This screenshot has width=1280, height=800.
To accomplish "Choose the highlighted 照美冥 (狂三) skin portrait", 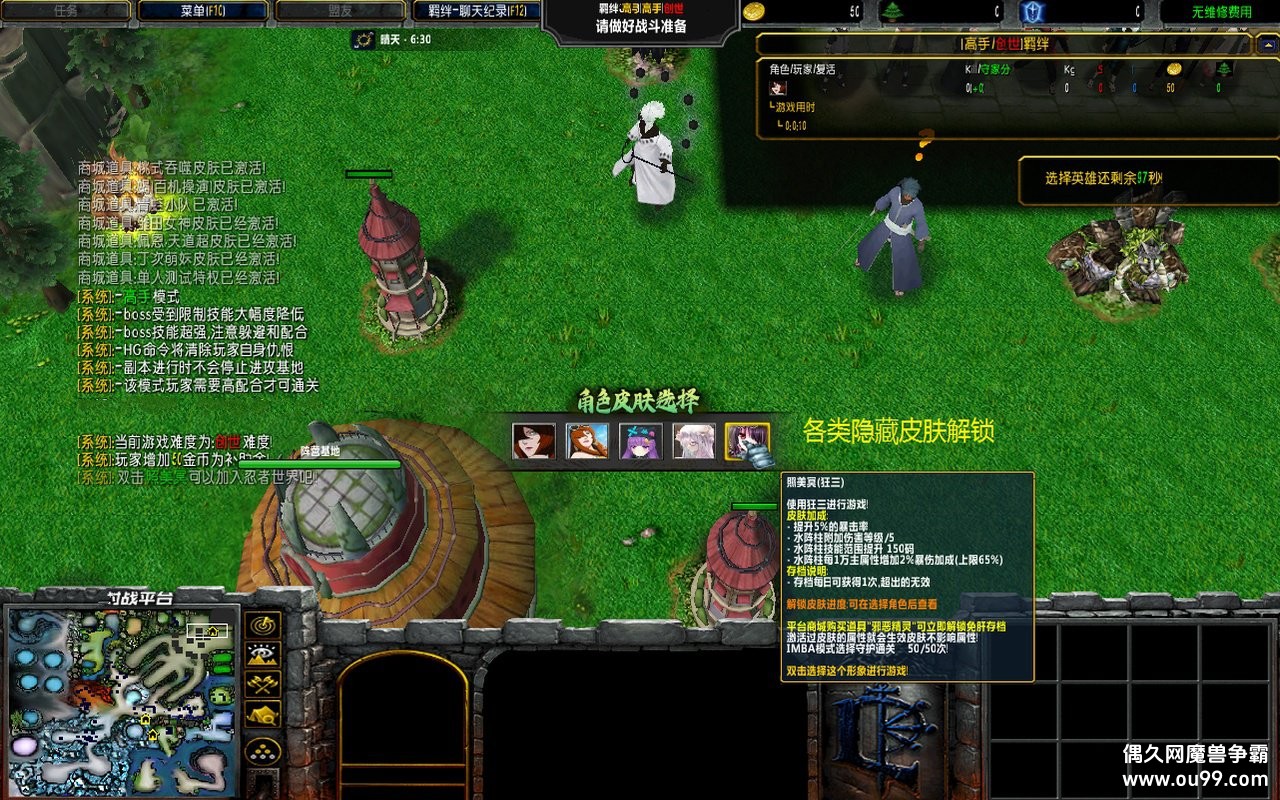I will tap(747, 441).
